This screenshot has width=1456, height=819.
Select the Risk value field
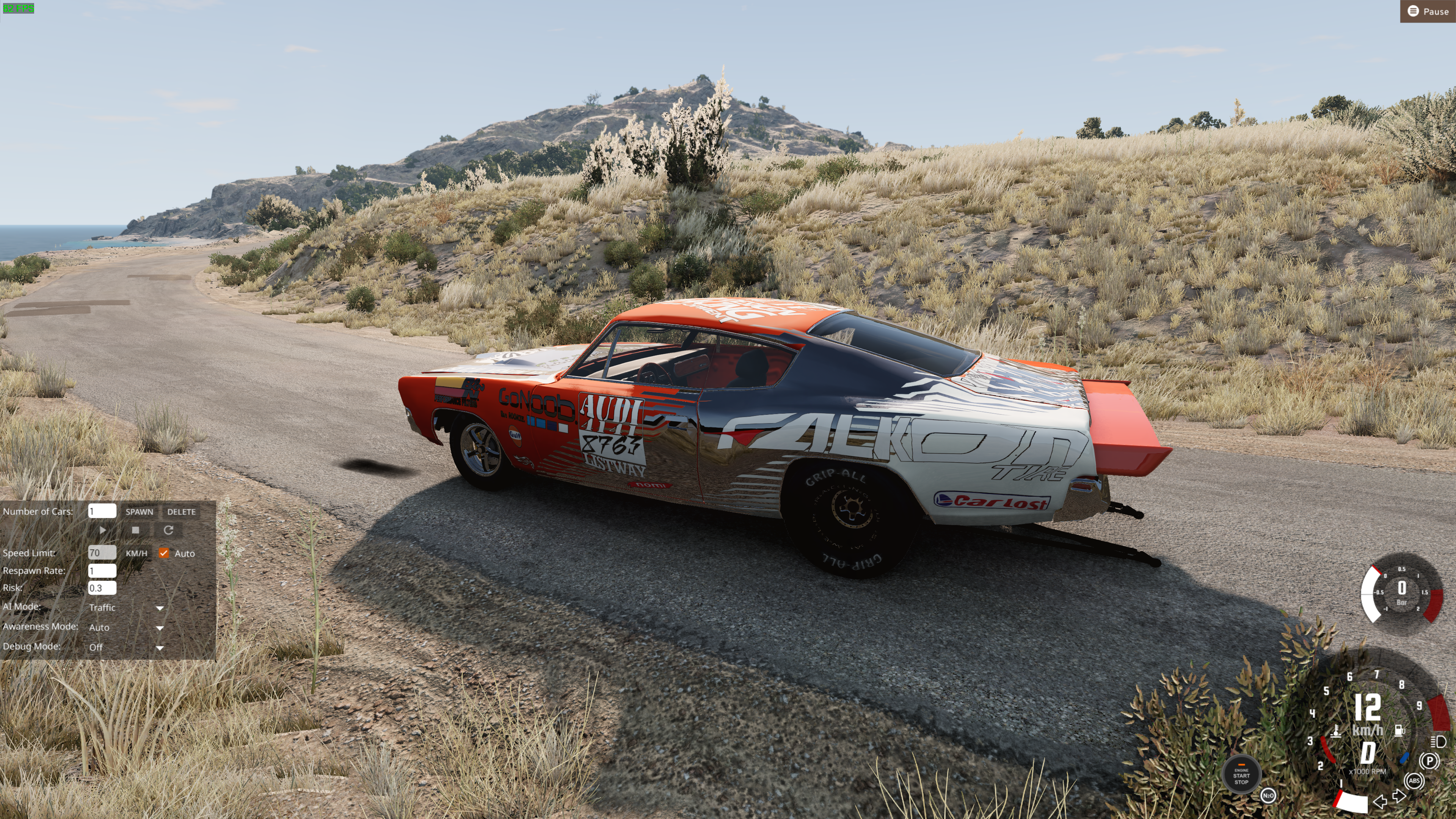(x=102, y=588)
